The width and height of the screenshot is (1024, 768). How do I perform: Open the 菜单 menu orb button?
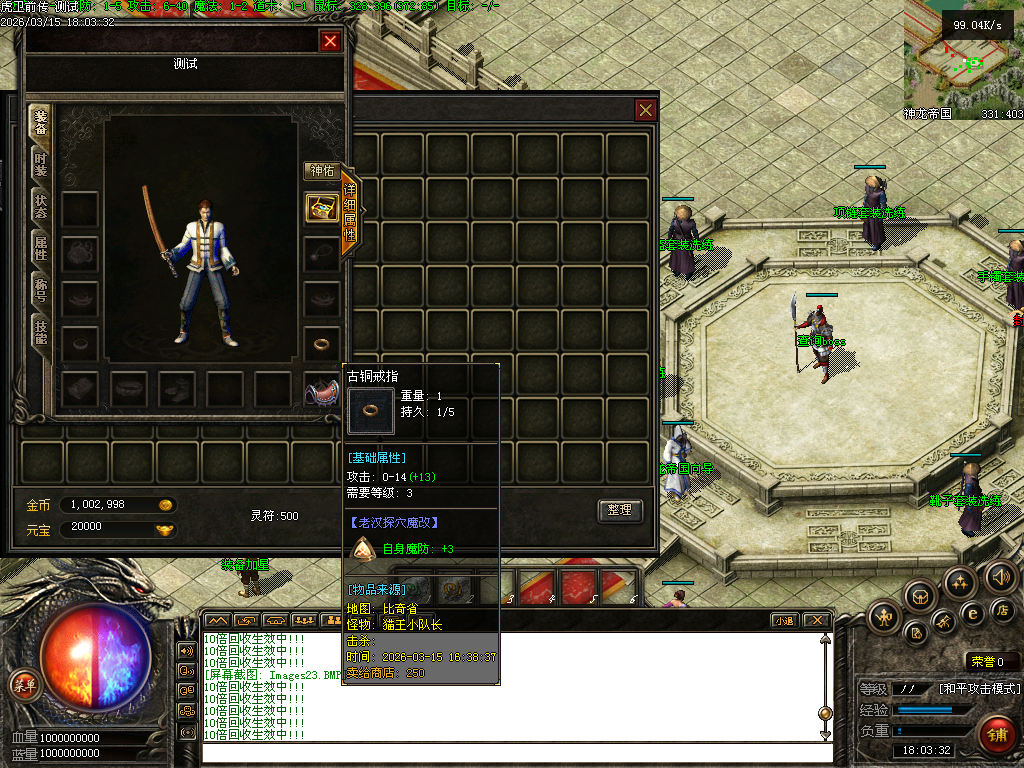click(x=24, y=685)
